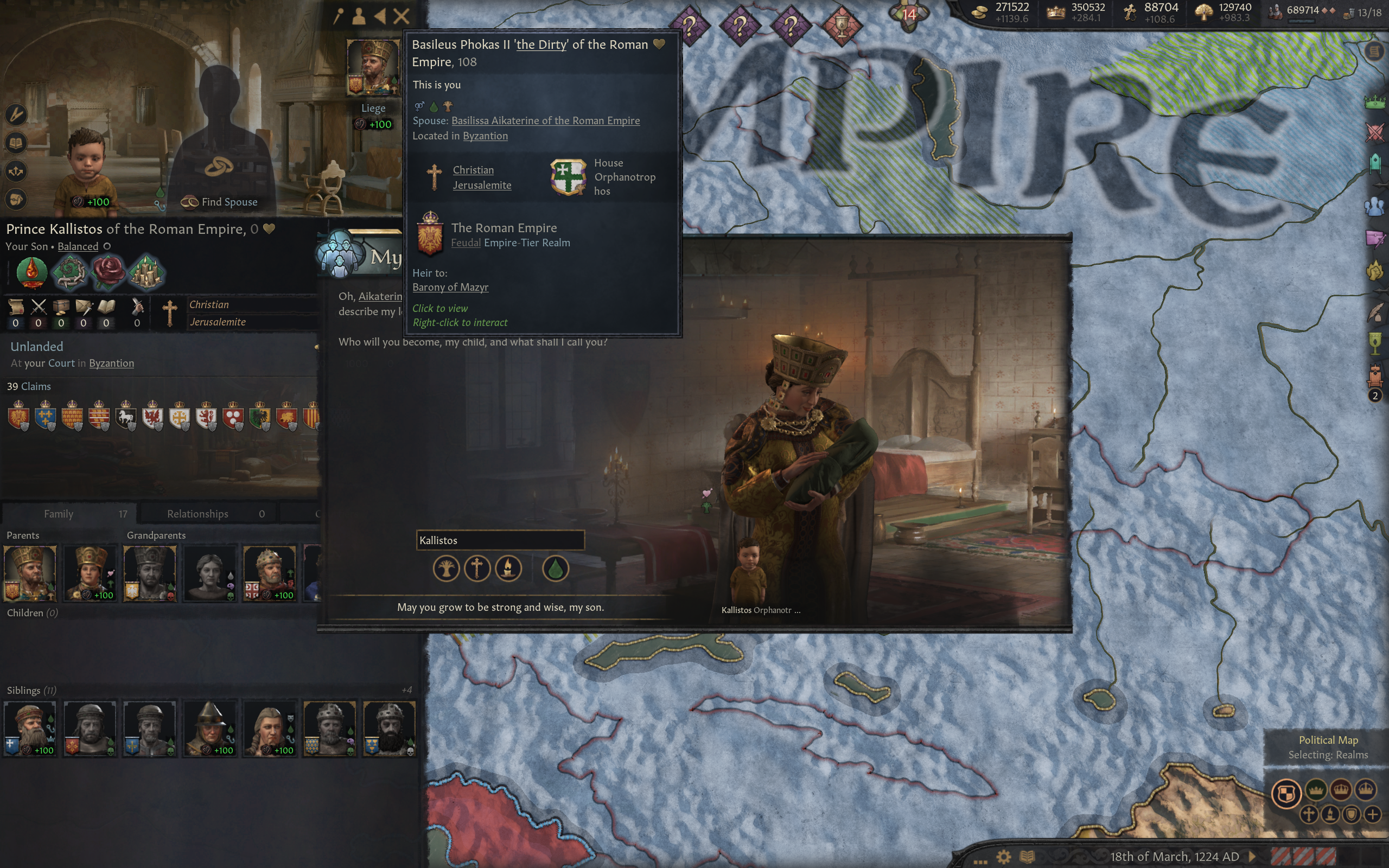Image resolution: width=1389 pixels, height=868 pixels.
Task: Click Find Spouse for Kallistos
Action: click(220, 202)
